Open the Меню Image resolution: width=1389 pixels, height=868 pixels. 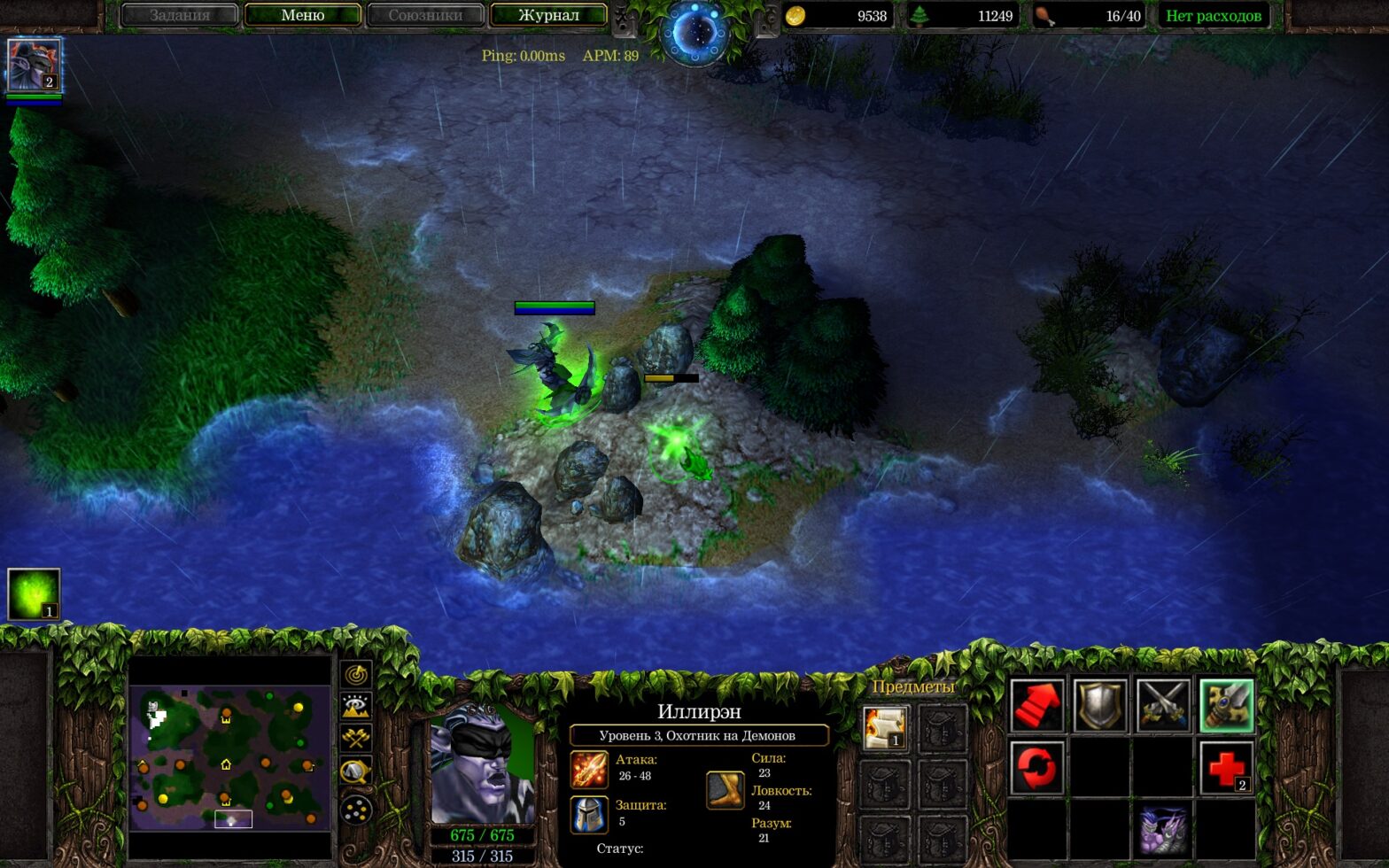pos(303,15)
